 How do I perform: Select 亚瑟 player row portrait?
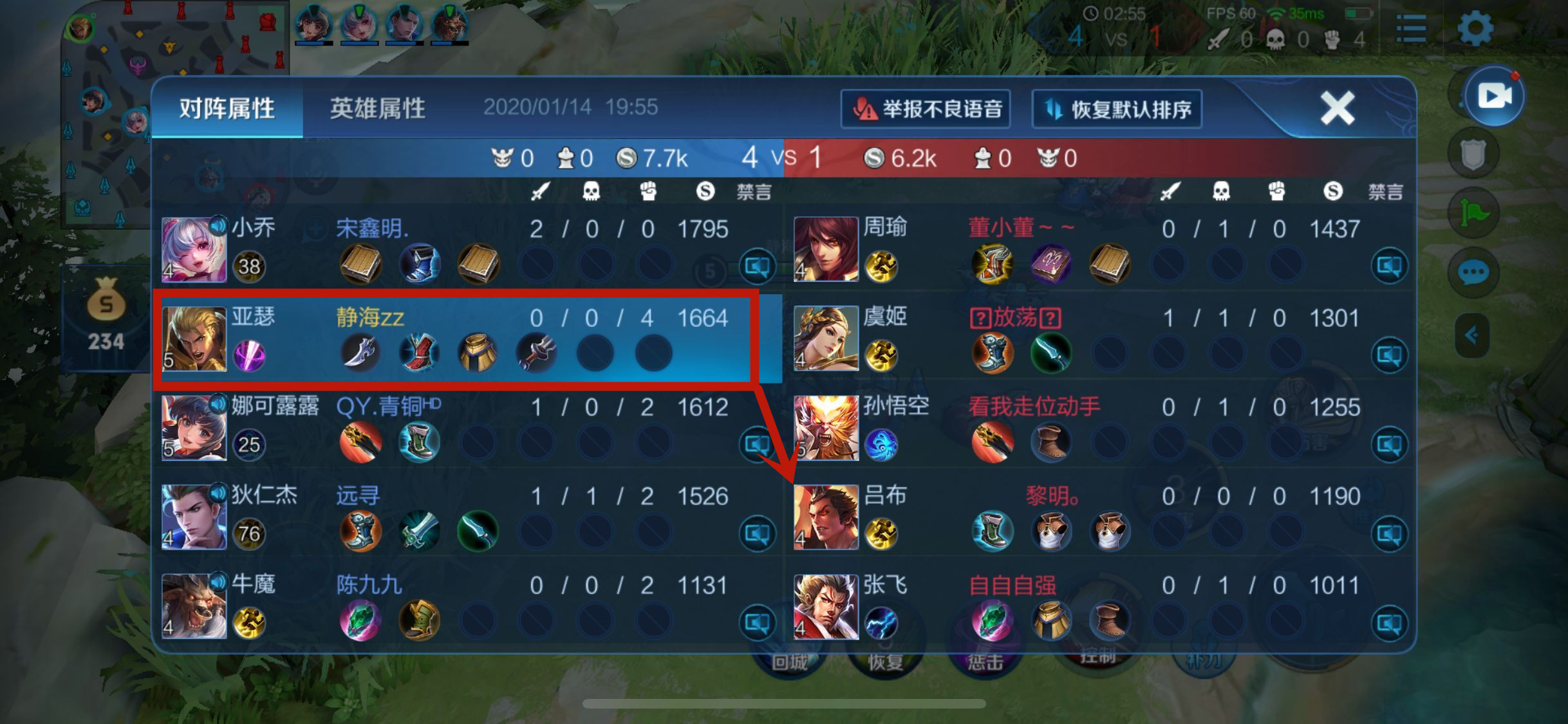[194, 339]
